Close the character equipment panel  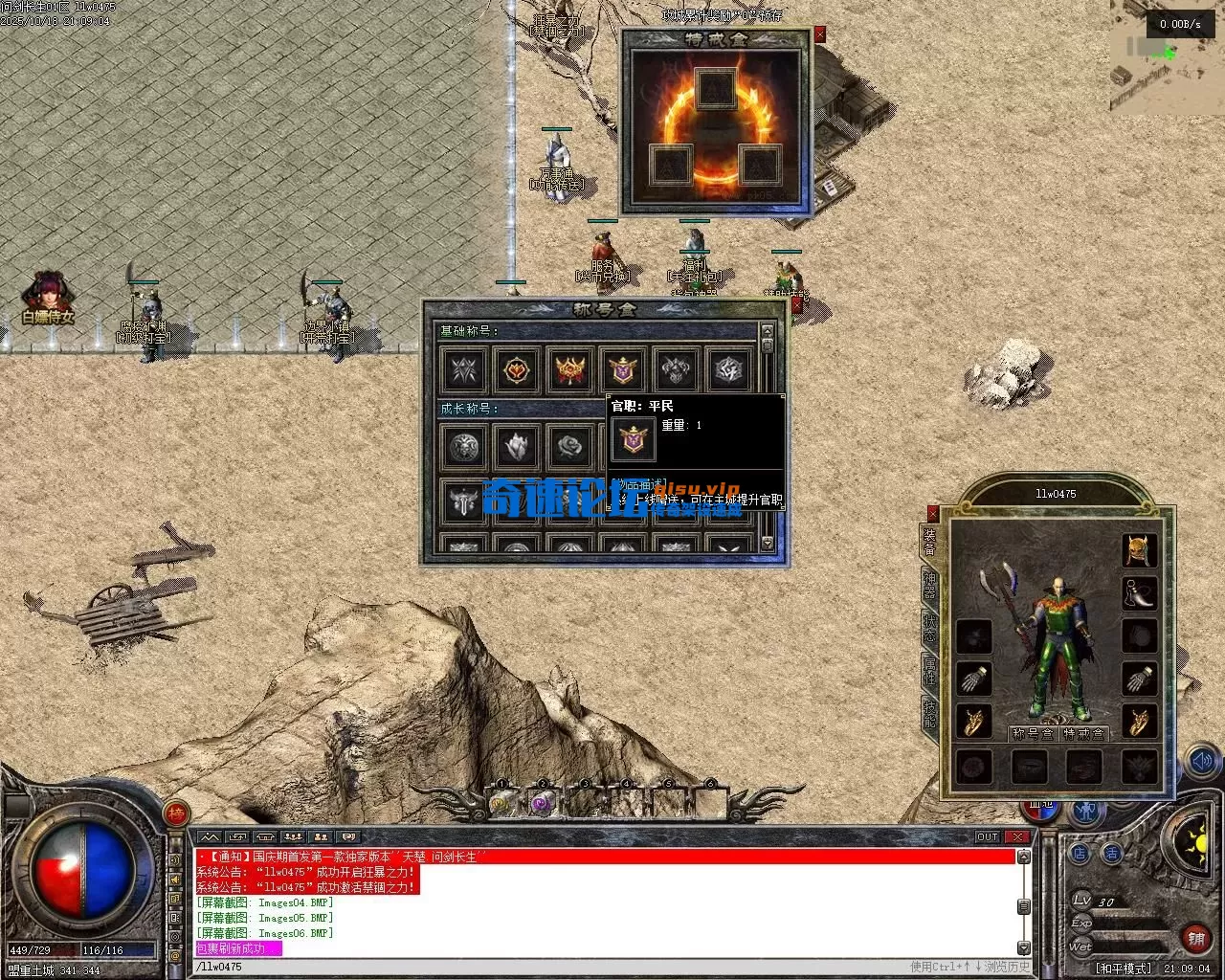point(933,513)
